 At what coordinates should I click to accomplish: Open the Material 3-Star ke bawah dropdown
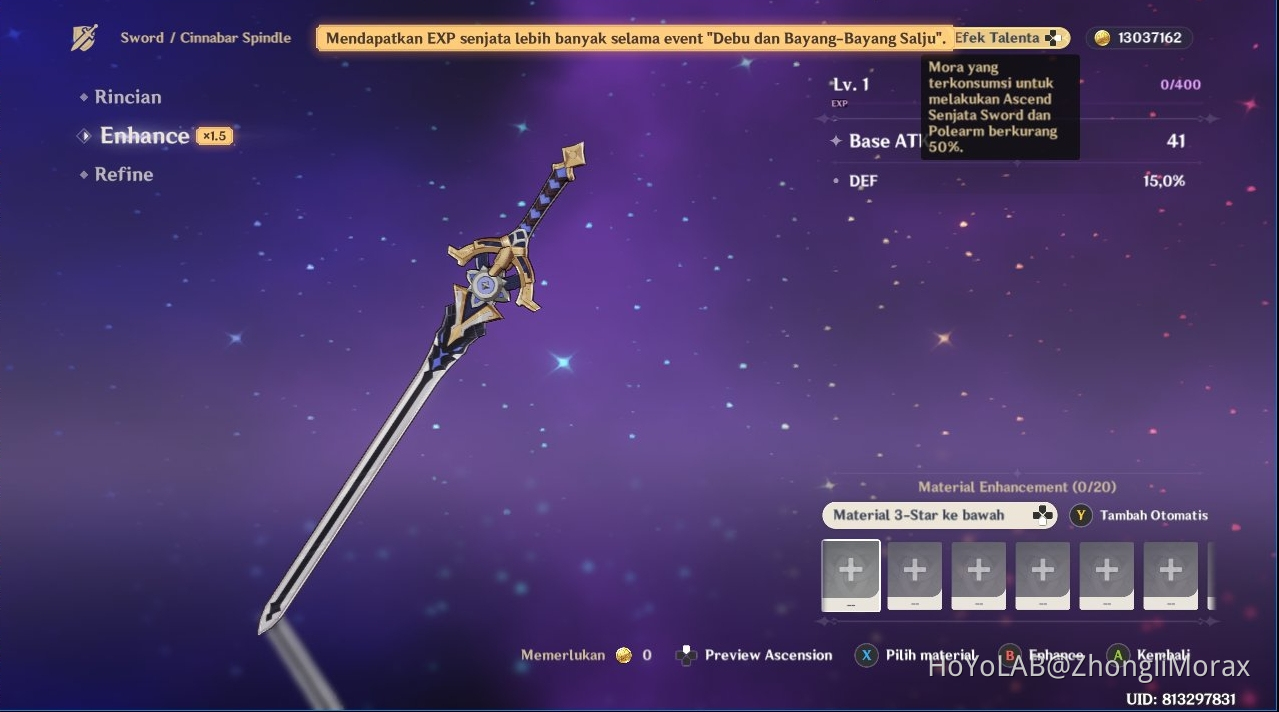pyautogui.click(x=938, y=515)
